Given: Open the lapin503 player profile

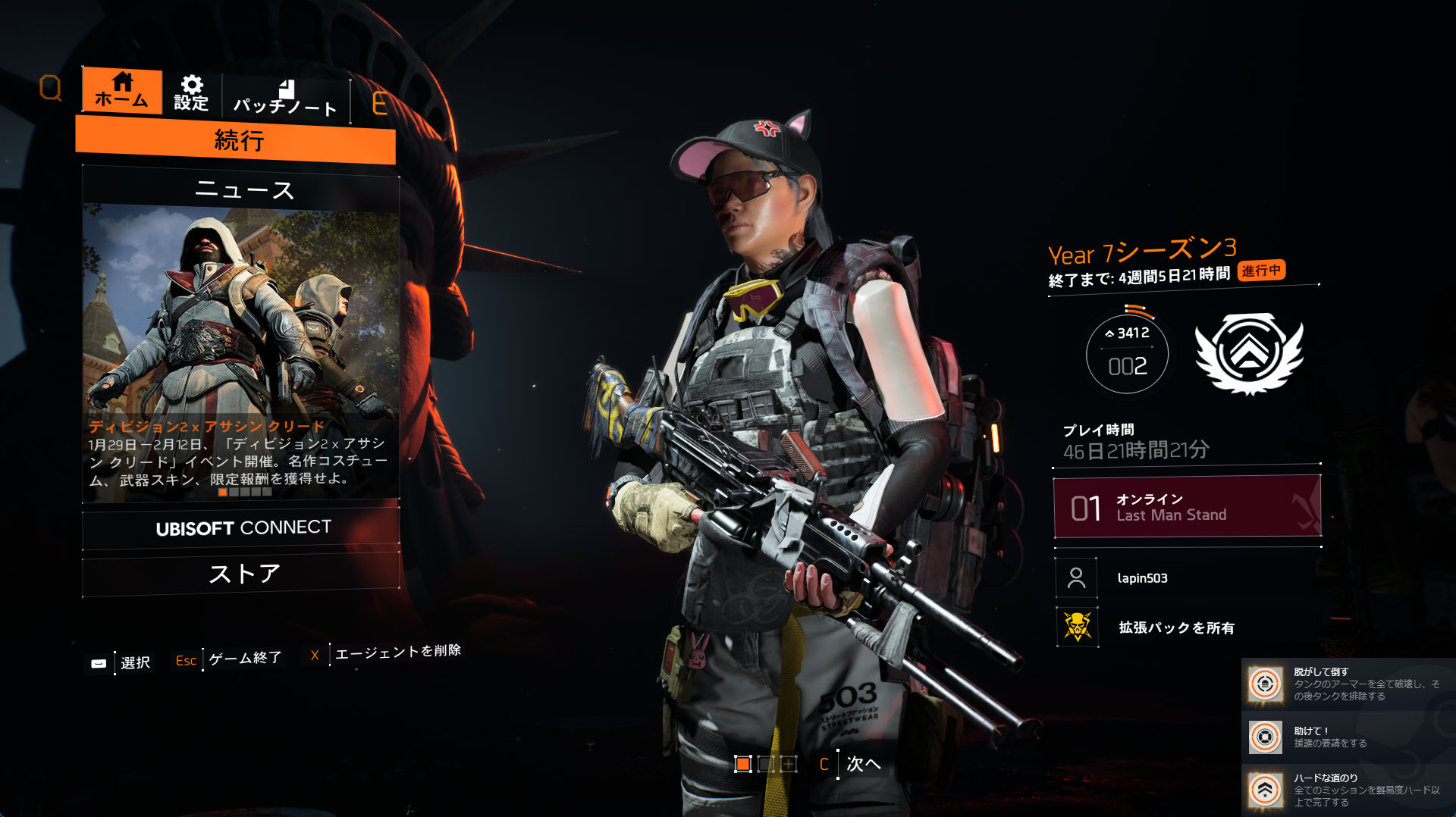Looking at the screenshot, I should [1142, 578].
